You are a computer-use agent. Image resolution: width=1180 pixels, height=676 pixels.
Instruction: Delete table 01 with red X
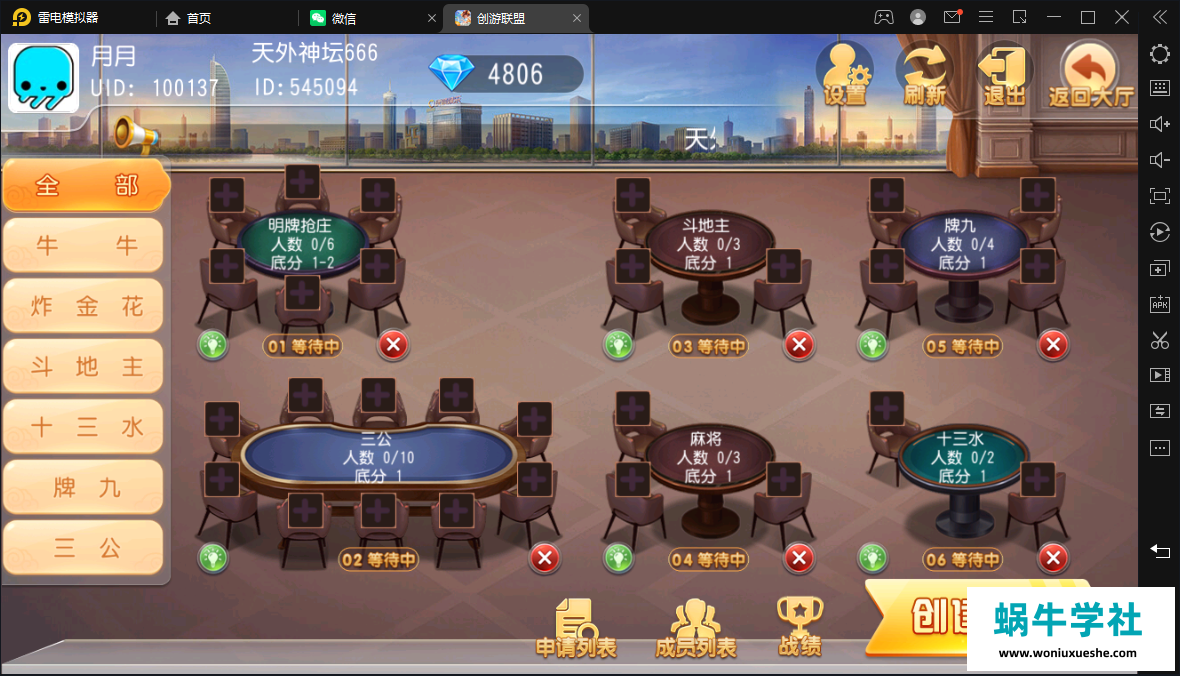393,346
